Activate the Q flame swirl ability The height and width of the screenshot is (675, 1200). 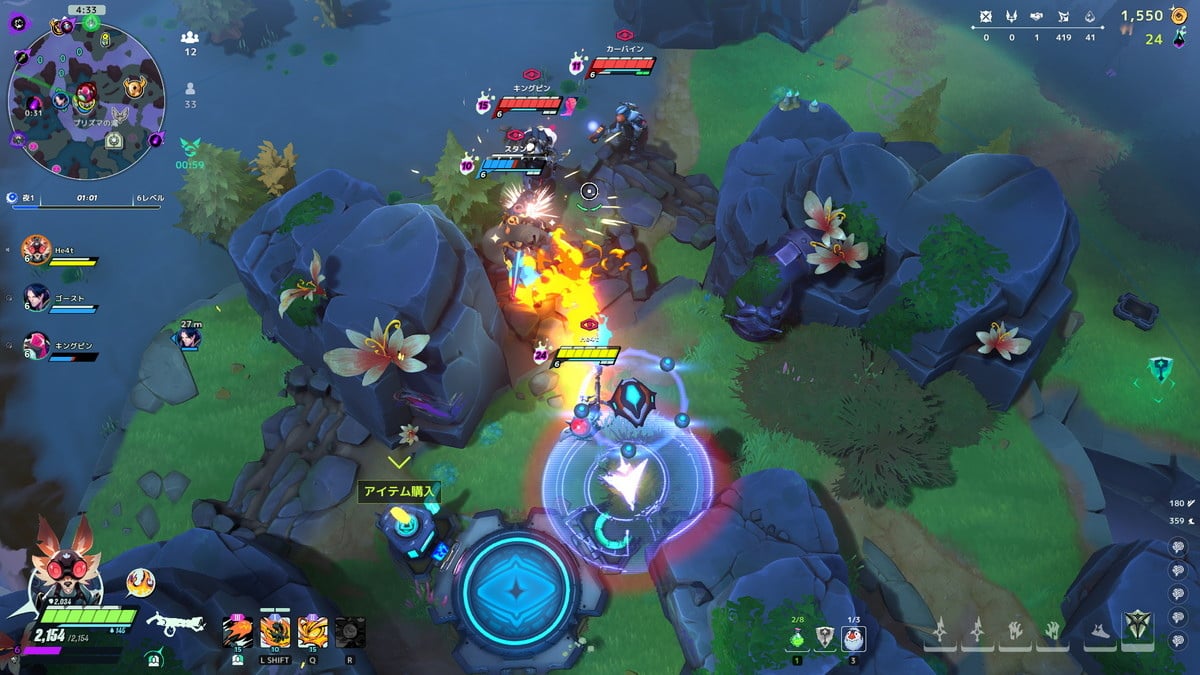(x=311, y=632)
